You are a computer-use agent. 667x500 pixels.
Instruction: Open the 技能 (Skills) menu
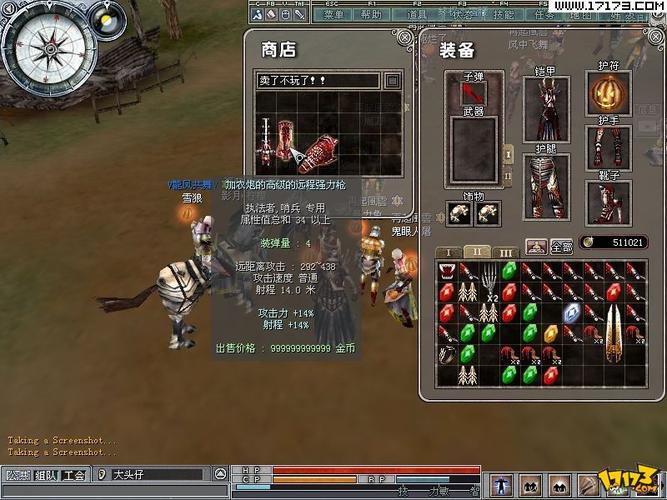(x=505, y=15)
